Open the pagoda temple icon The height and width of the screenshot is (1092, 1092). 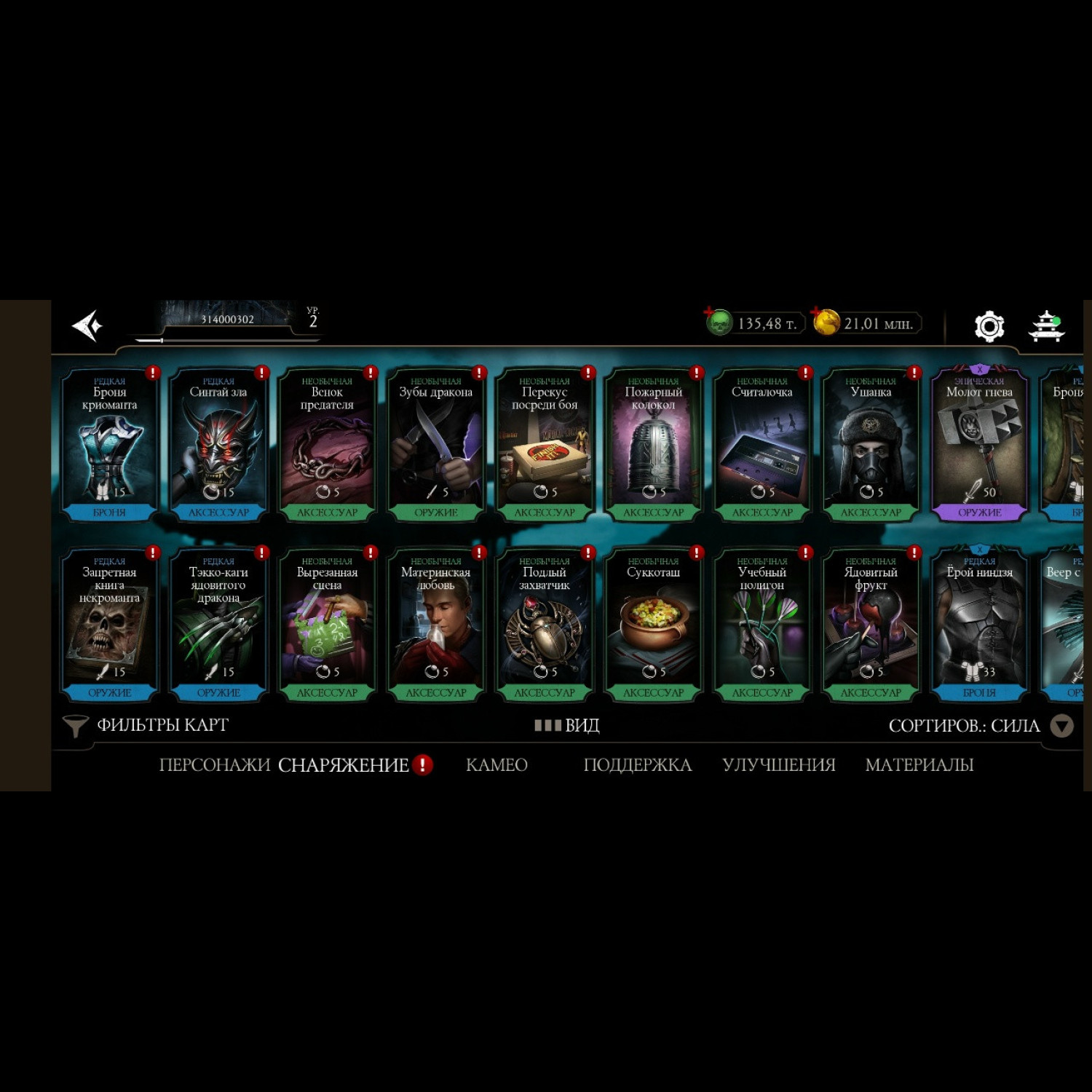pyautogui.click(x=1046, y=325)
